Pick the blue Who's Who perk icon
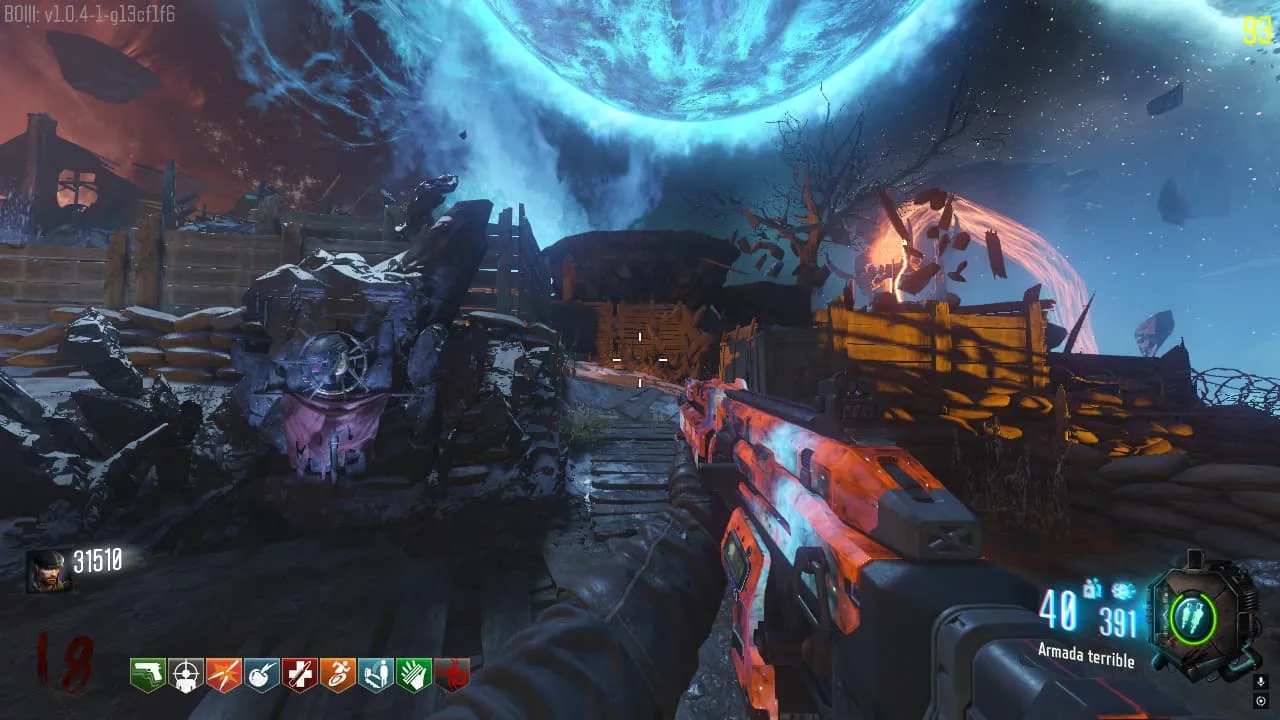Screen dimensions: 1280x720 click(x=376, y=675)
